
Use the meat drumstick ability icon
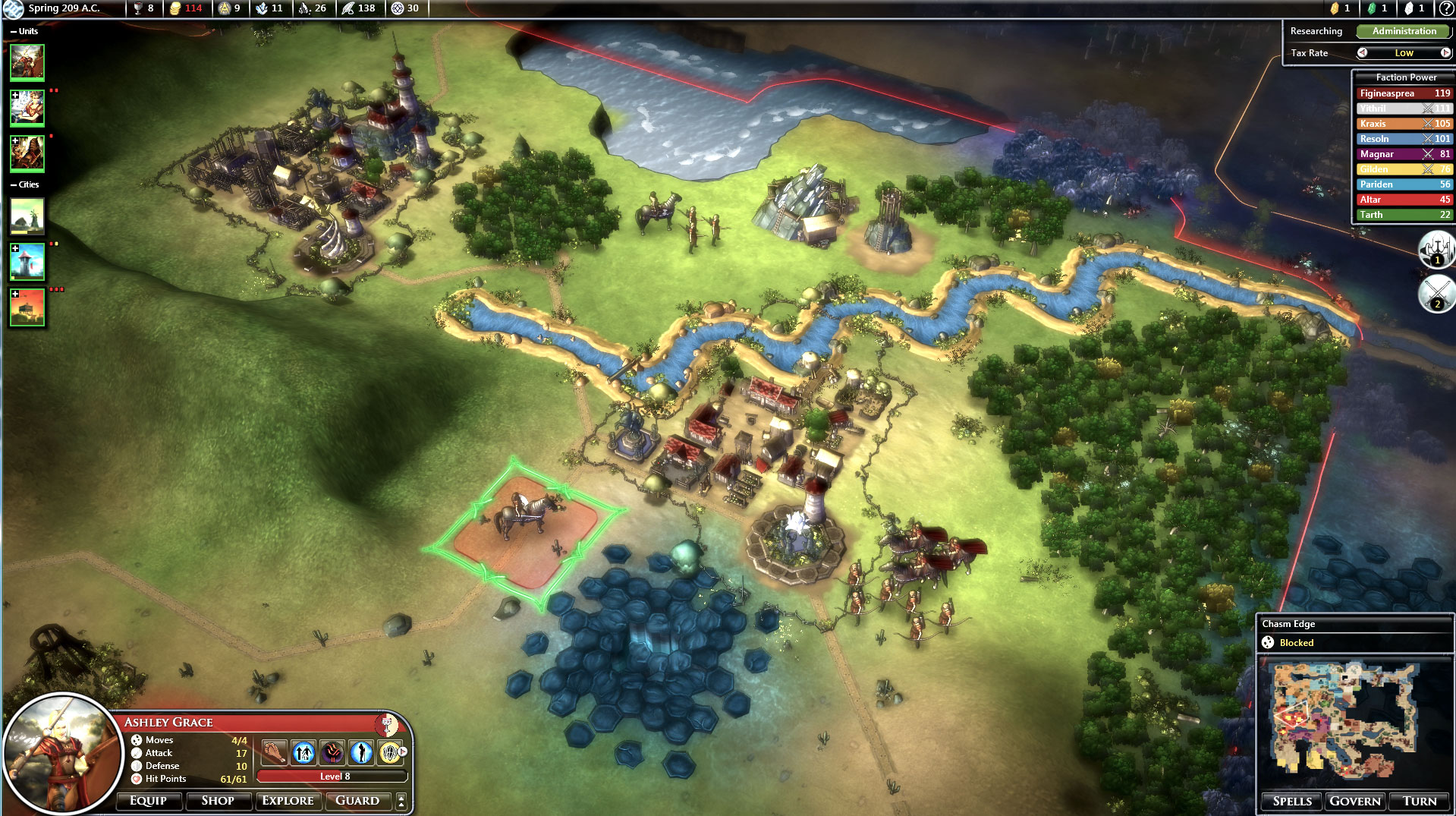coord(273,752)
